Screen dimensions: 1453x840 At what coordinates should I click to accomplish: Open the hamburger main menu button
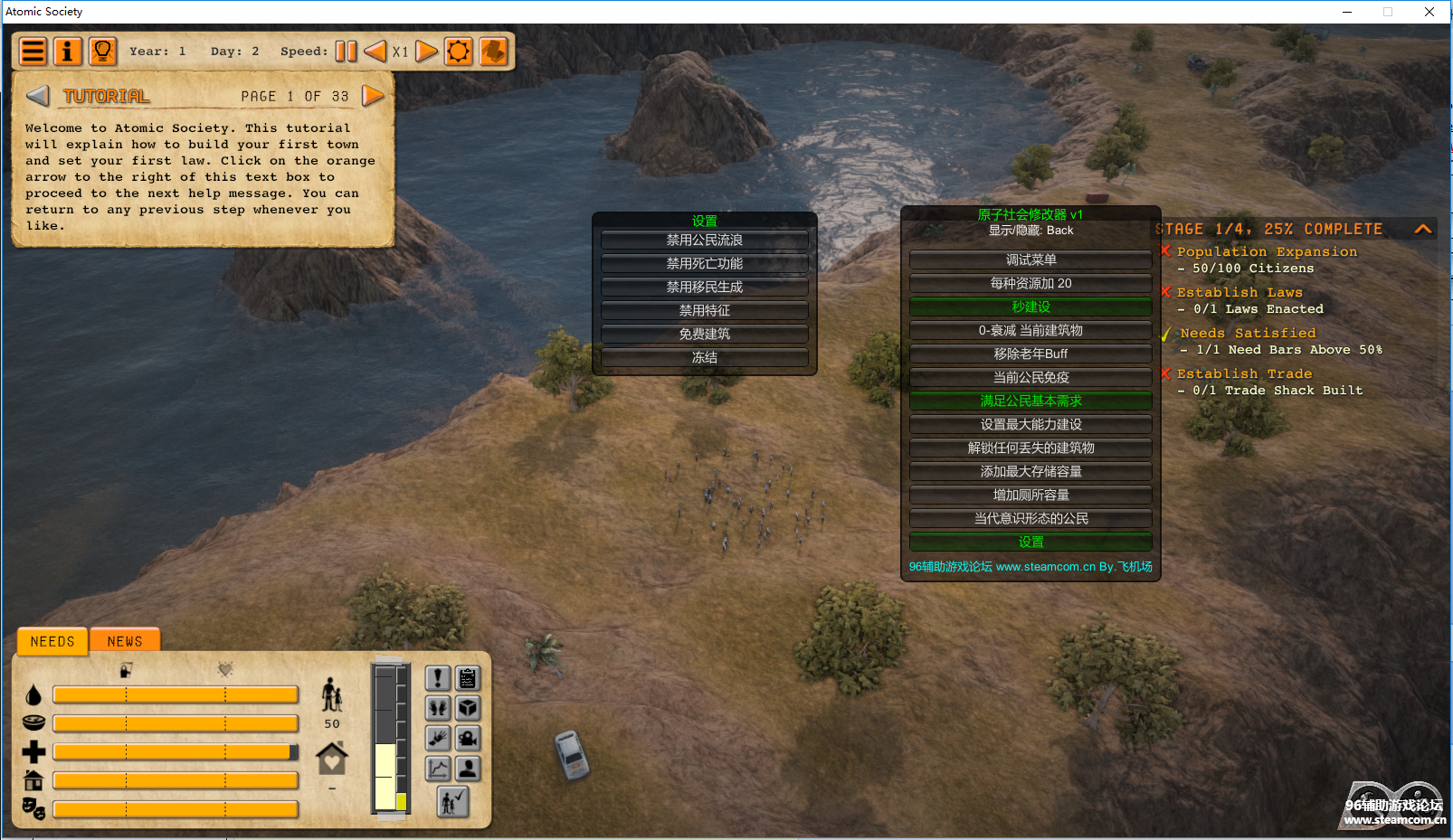[x=33, y=52]
